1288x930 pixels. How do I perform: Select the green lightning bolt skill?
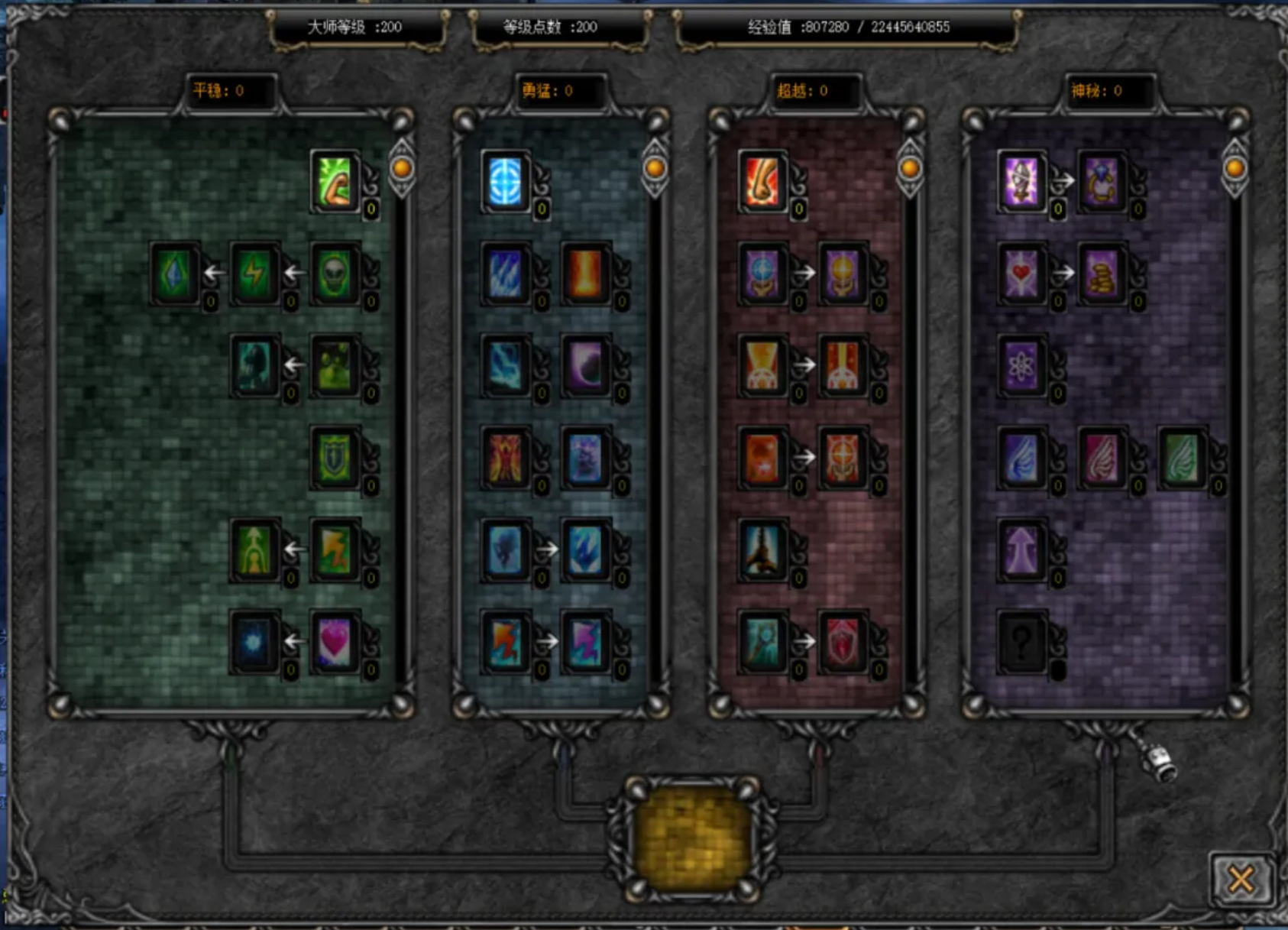pyautogui.click(x=255, y=274)
